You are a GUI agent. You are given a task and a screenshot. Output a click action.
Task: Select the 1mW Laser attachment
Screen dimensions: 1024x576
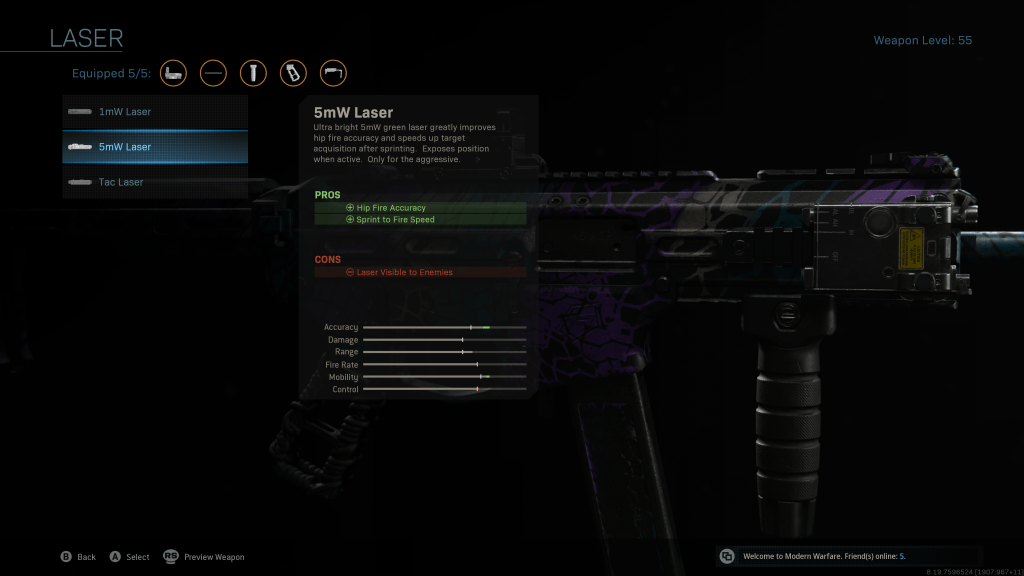pyautogui.click(x=155, y=112)
